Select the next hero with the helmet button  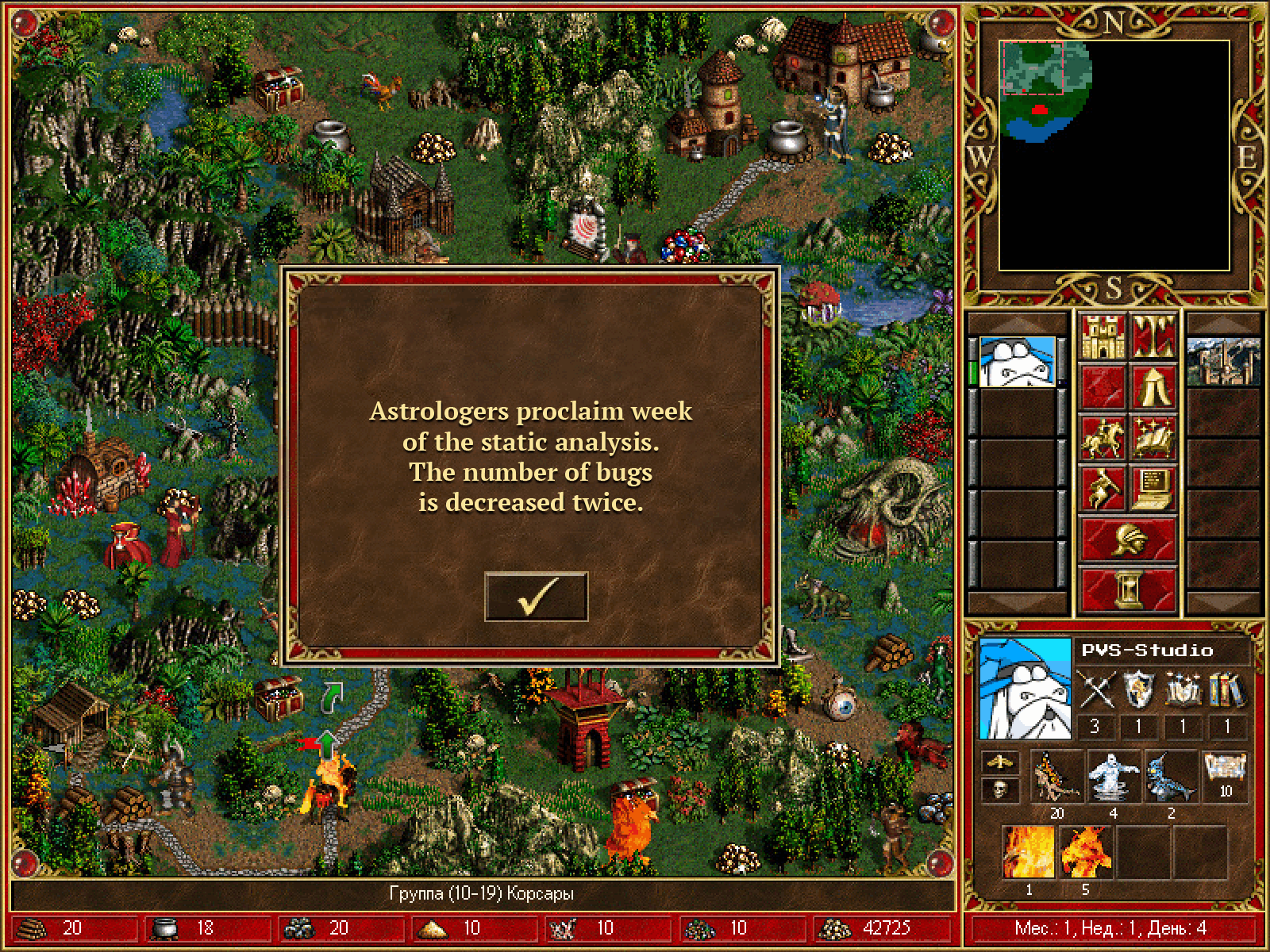pos(1127,539)
